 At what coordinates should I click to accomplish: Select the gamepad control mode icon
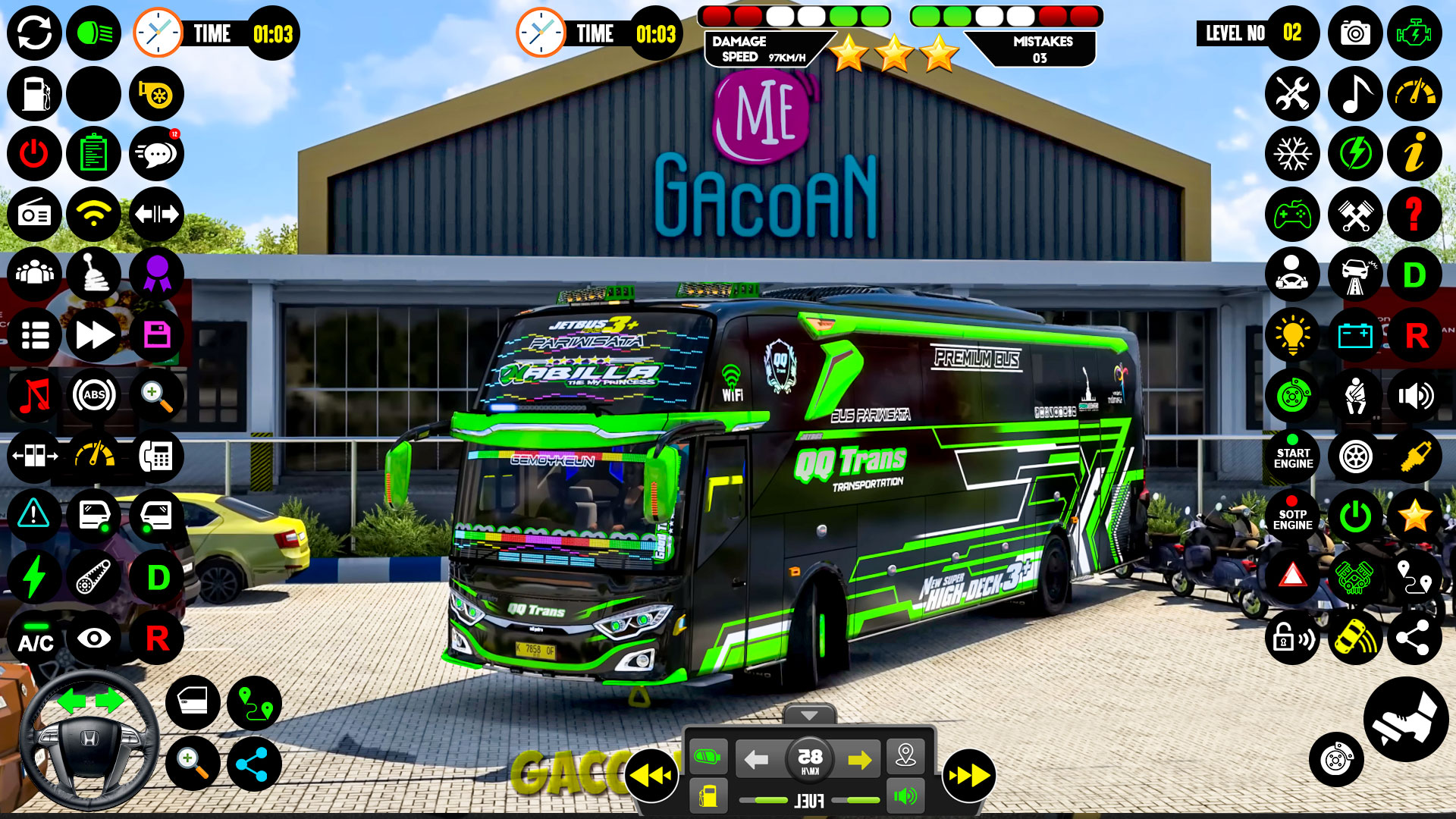[1292, 215]
